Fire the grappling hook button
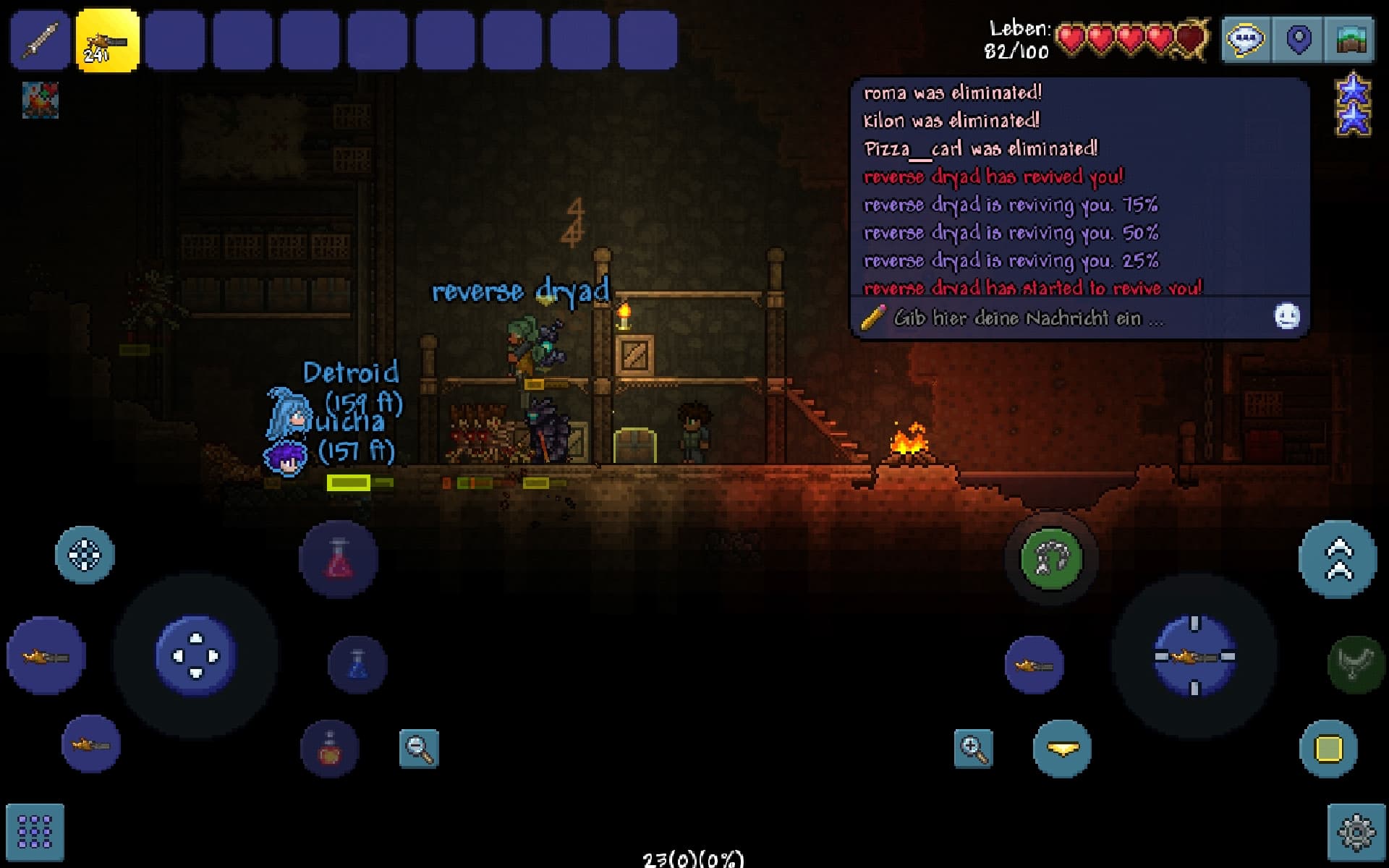This screenshot has width=1389, height=868. click(1051, 558)
